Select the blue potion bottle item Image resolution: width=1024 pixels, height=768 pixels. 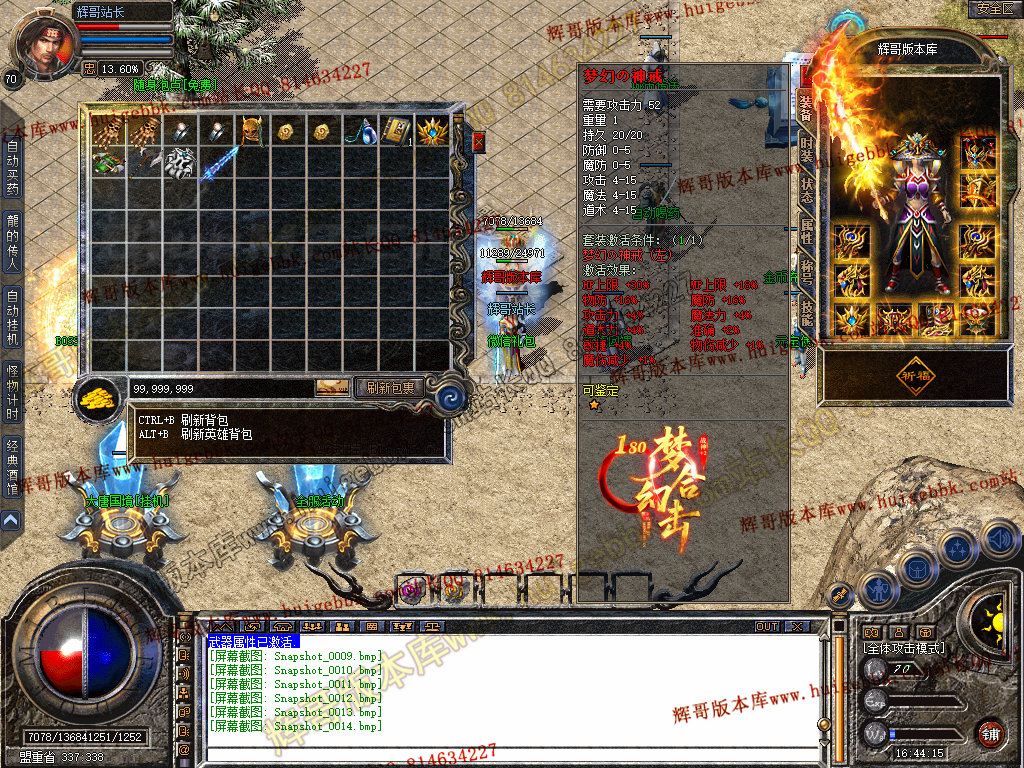tap(360, 131)
